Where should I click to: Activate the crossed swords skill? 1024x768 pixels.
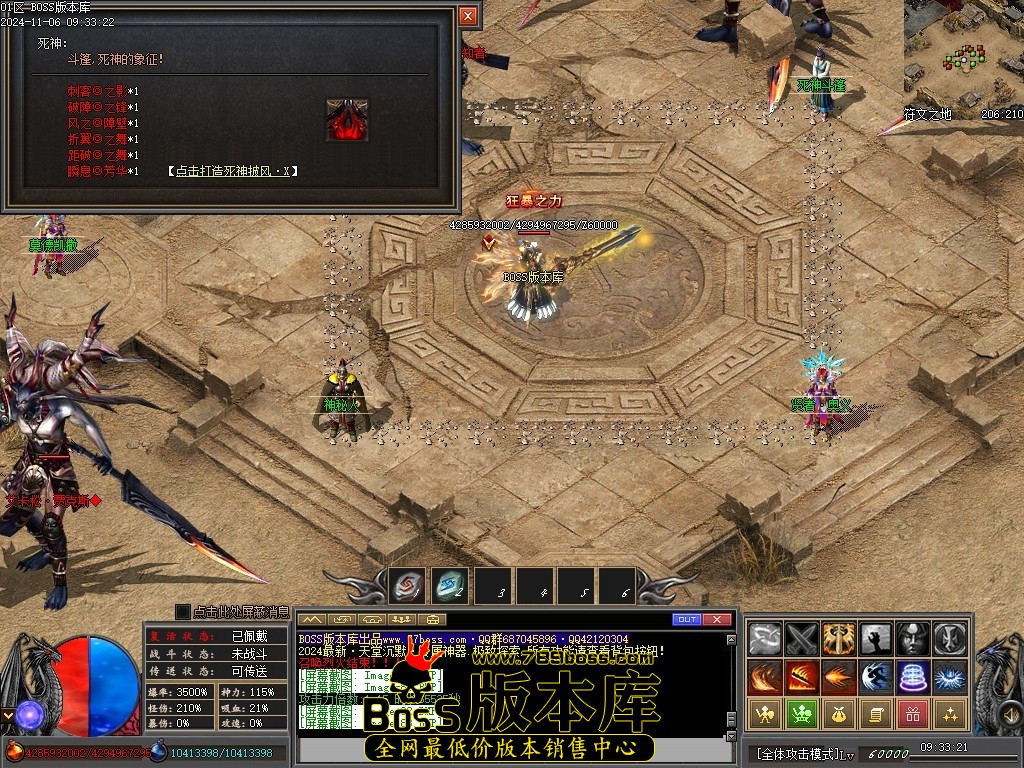802,638
